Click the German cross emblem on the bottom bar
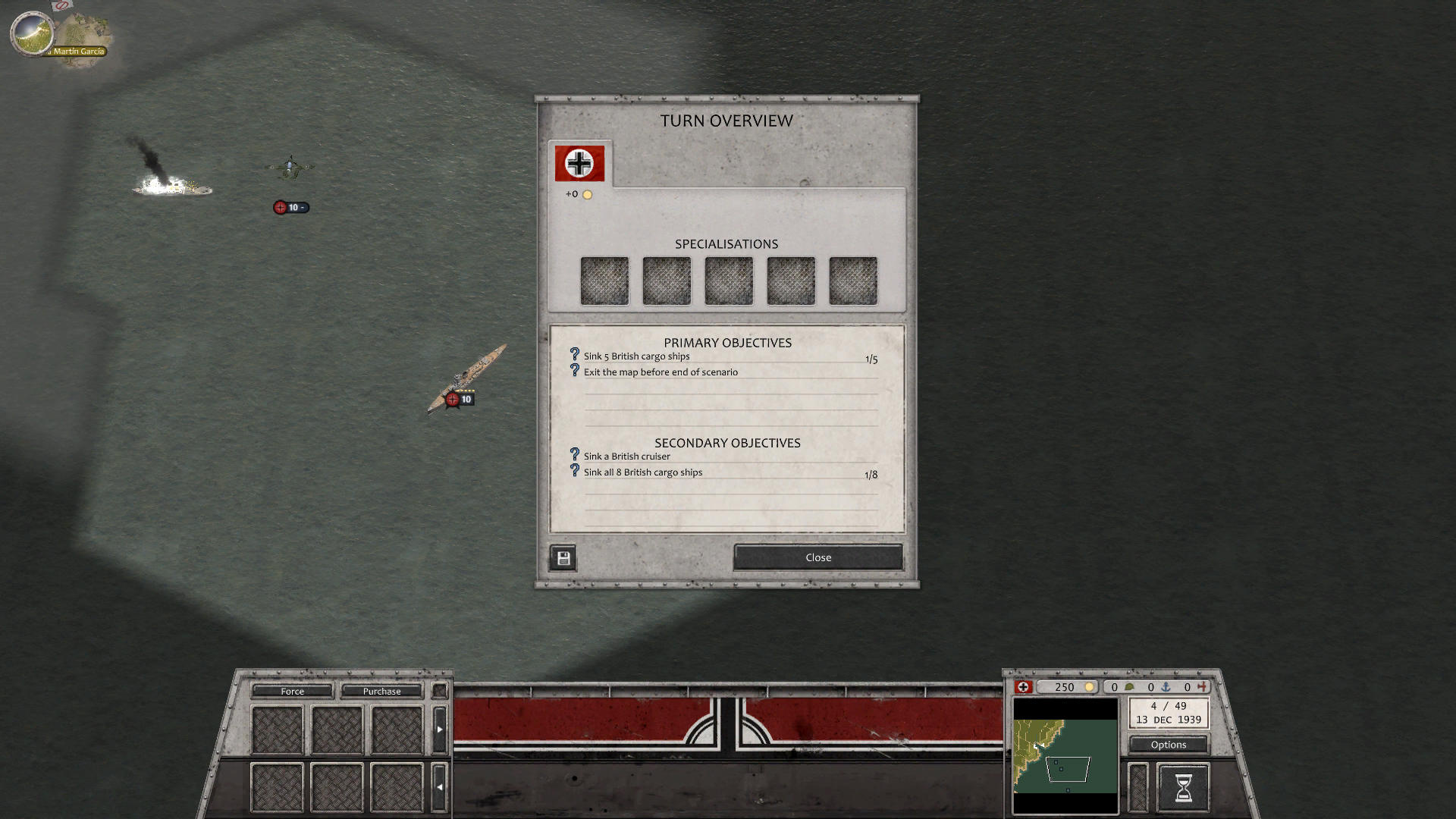The width and height of the screenshot is (1456, 819). pyautogui.click(x=1025, y=687)
